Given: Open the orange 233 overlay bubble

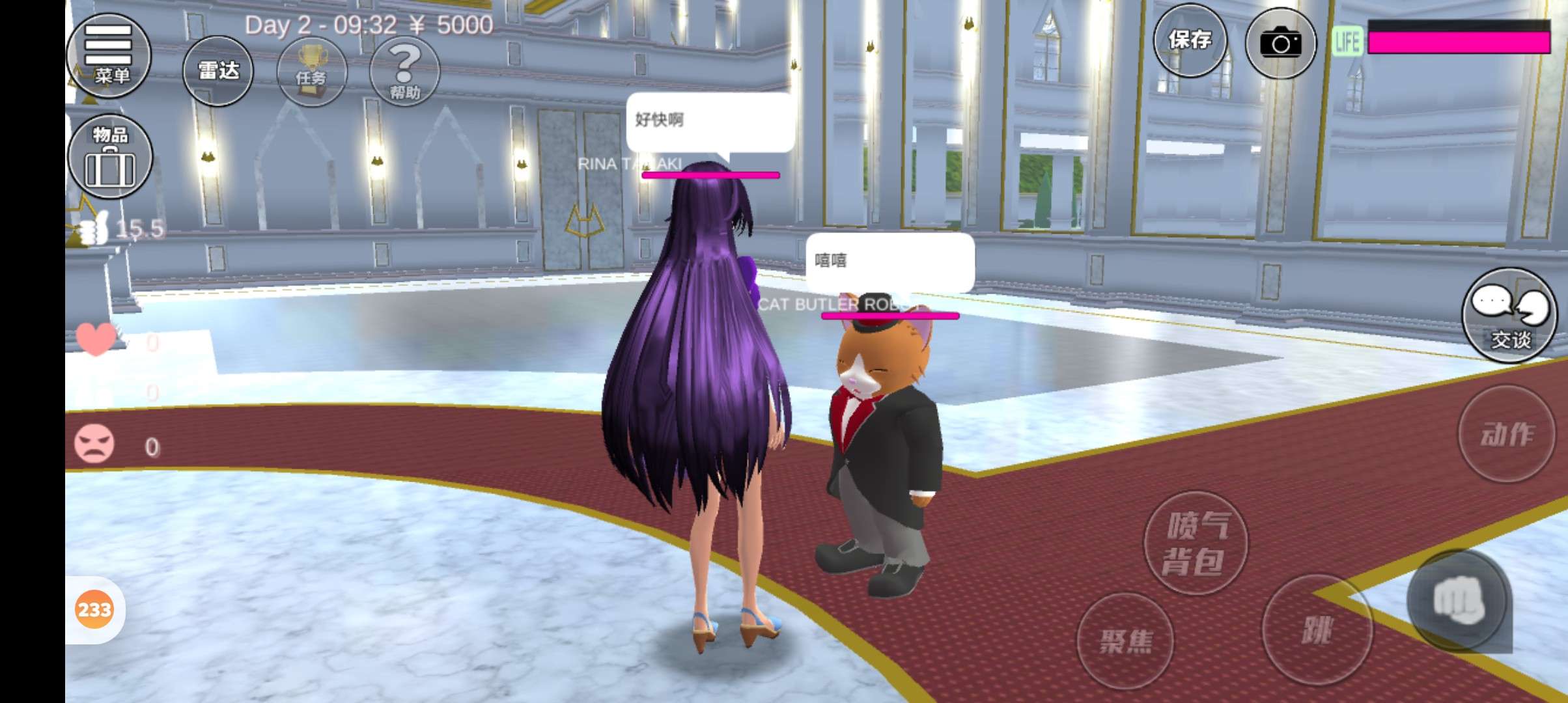Looking at the screenshot, I should [94, 609].
